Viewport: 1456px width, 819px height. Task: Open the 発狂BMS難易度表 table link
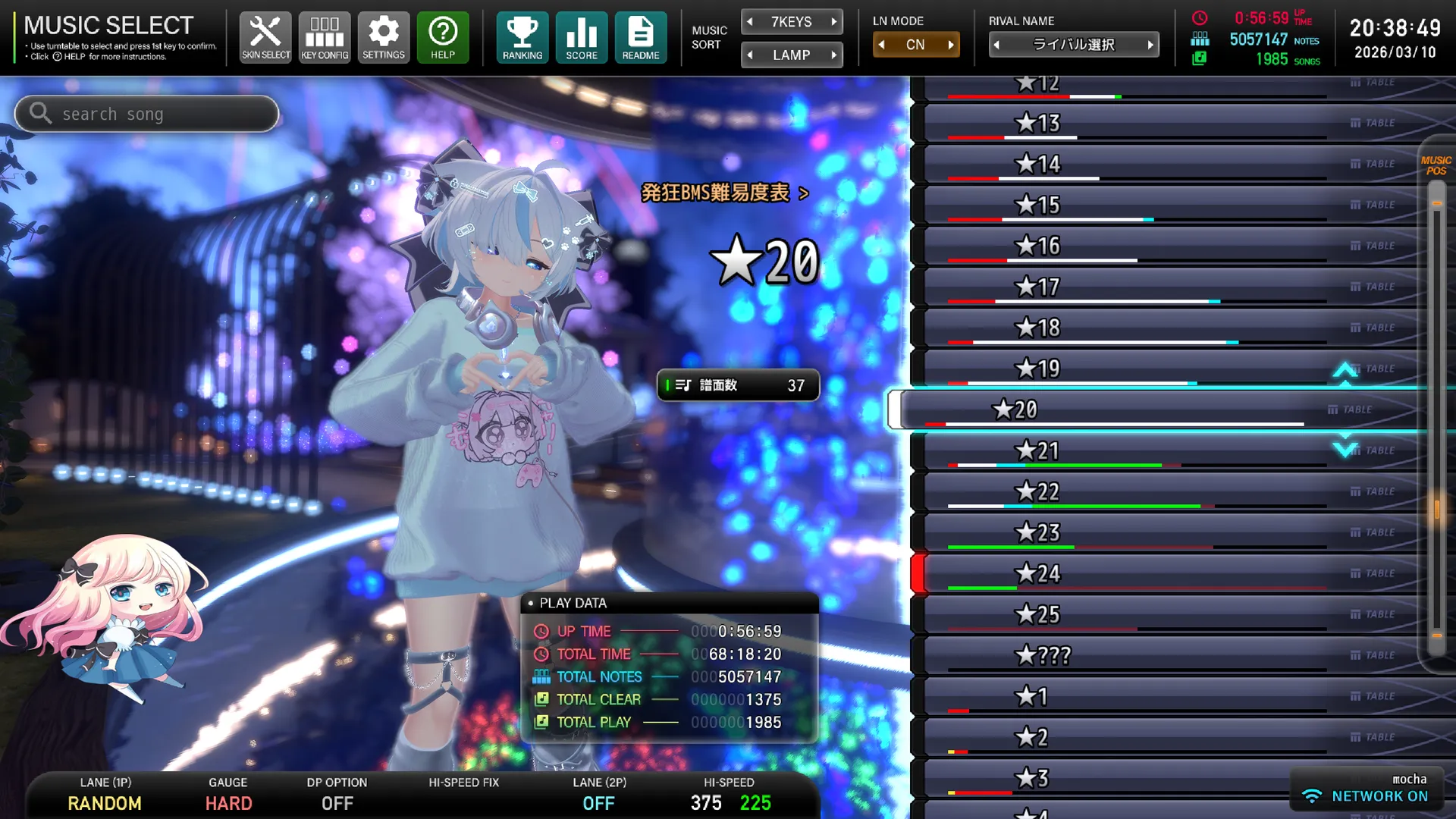723,193
